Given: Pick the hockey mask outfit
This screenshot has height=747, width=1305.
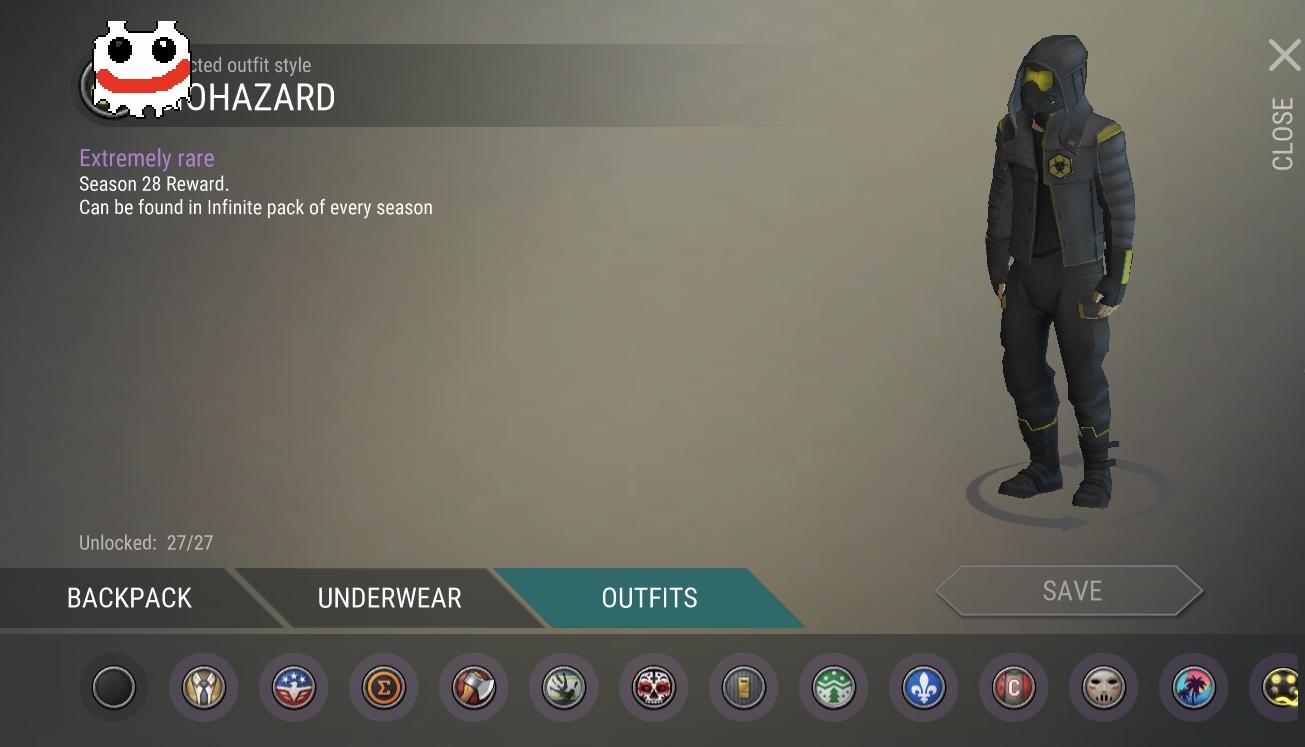Looking at the screenshot, I should point(1104,688).
